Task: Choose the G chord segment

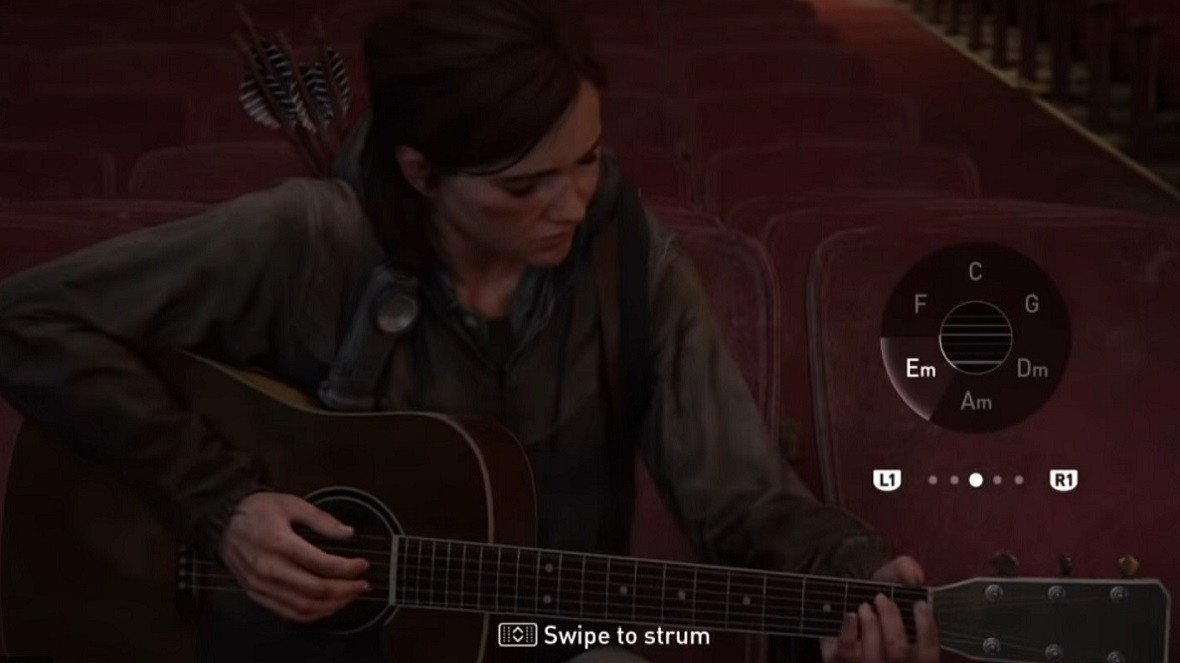Action: 1031,304
